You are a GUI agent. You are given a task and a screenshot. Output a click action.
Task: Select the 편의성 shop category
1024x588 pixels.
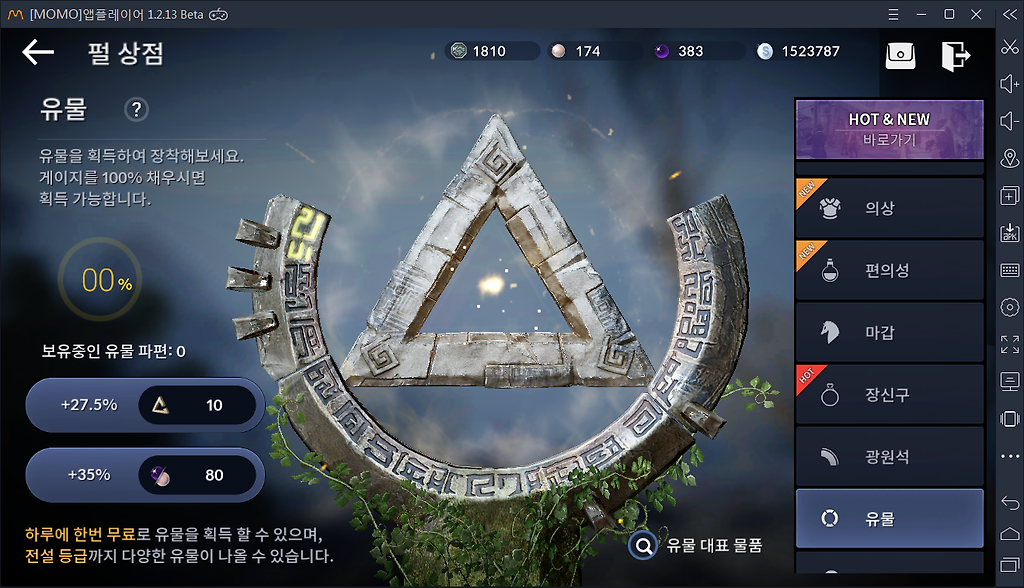889,270
